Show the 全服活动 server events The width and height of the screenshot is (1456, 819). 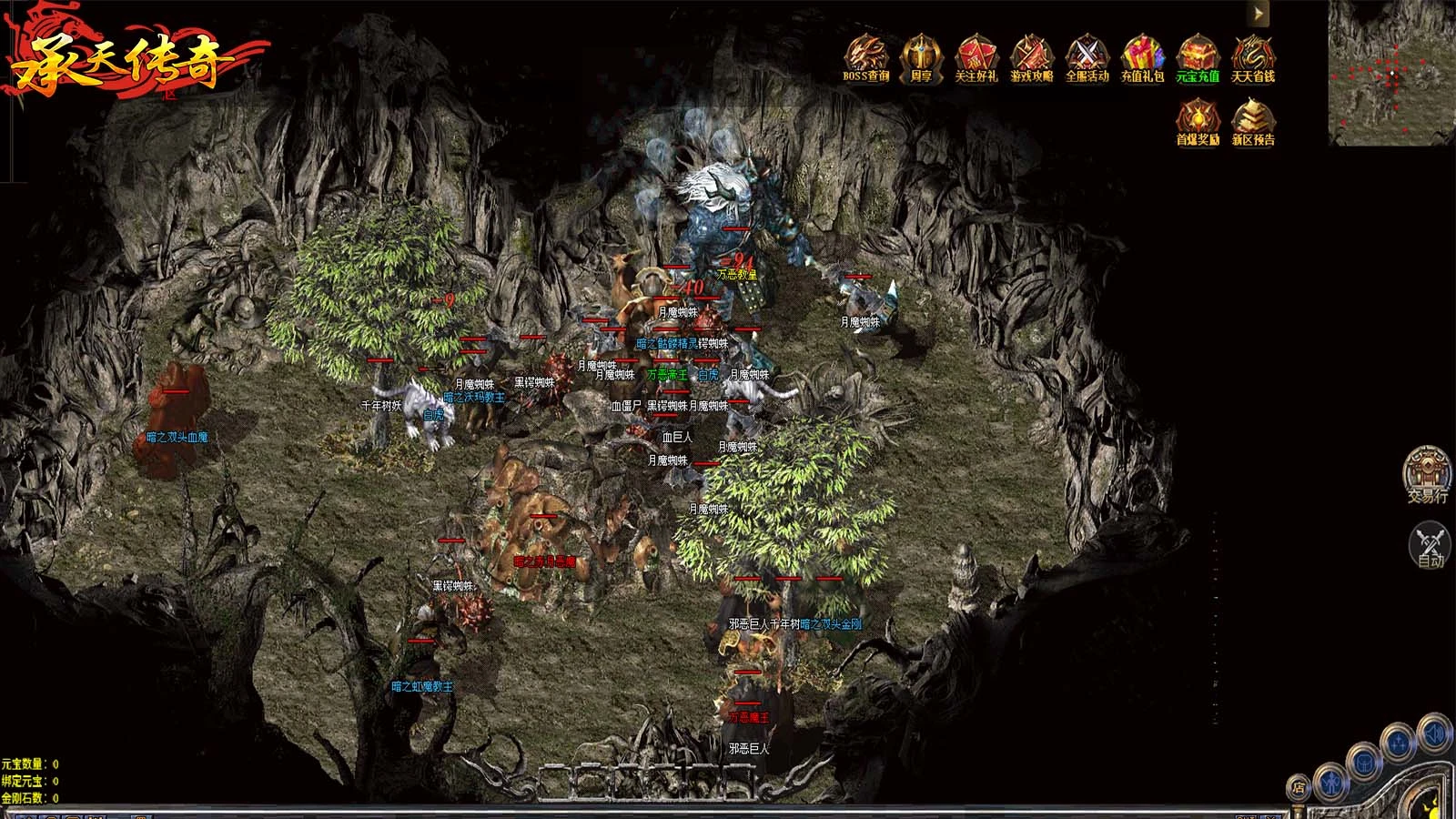(1087, 57)
